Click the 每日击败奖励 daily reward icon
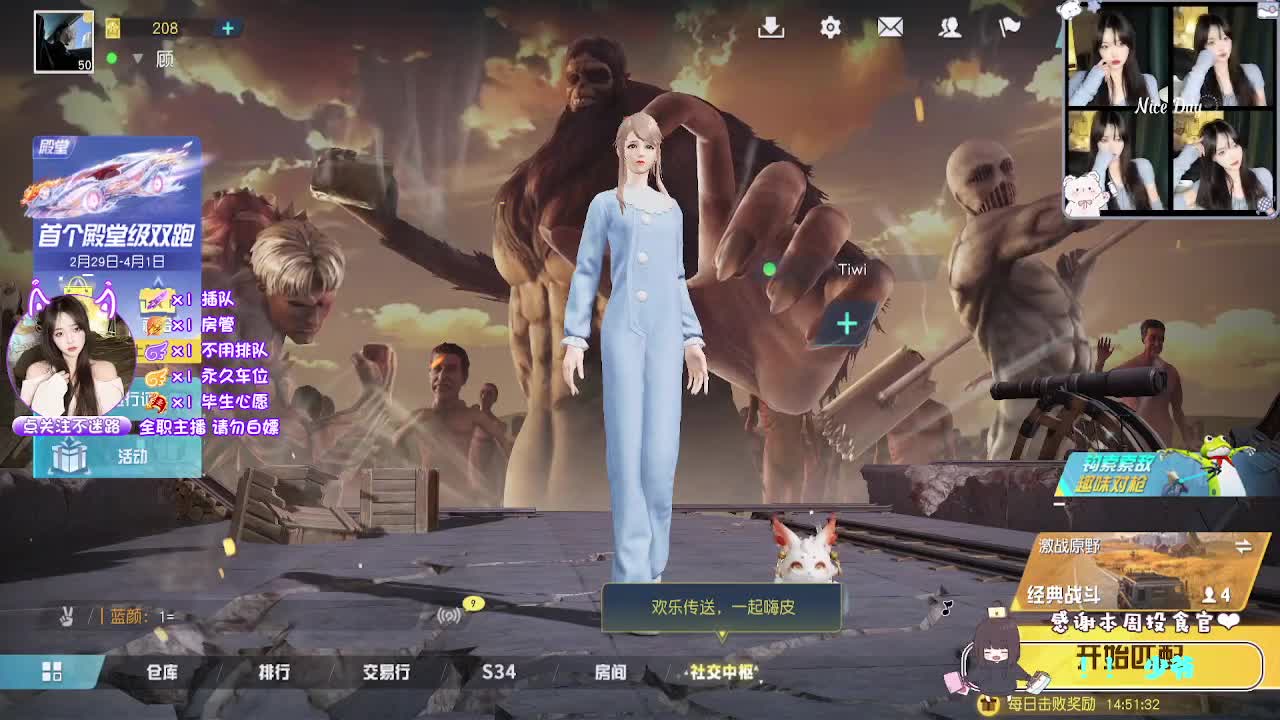 (990, 702)
